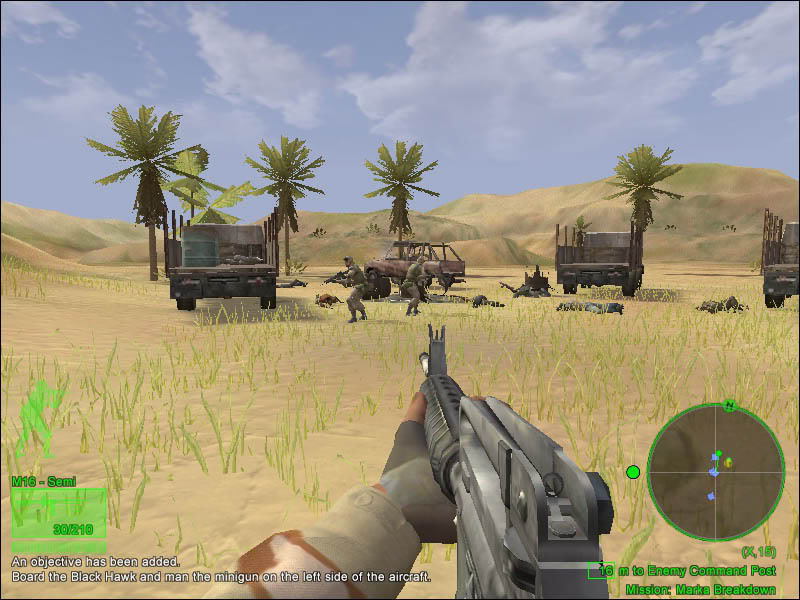Select the yellow objective marker on the minimap

[x=728, y=462]
